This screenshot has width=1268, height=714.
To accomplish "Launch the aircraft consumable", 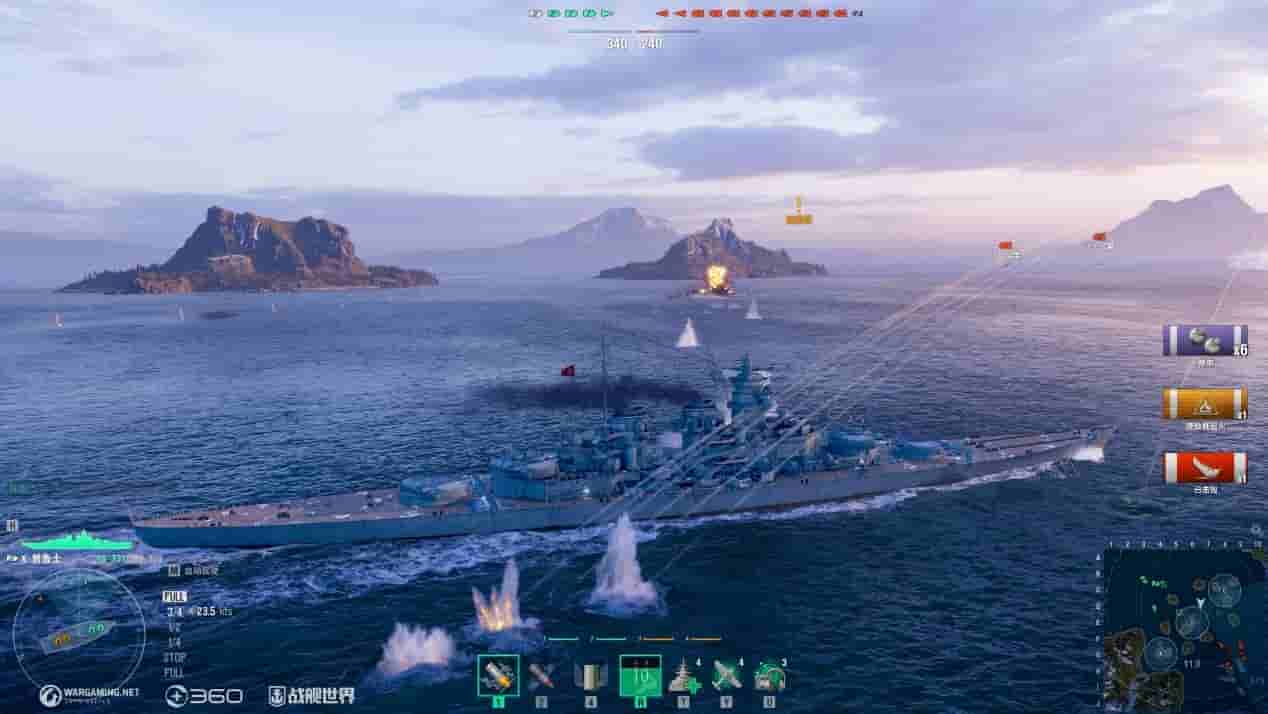I will [727, 677].
